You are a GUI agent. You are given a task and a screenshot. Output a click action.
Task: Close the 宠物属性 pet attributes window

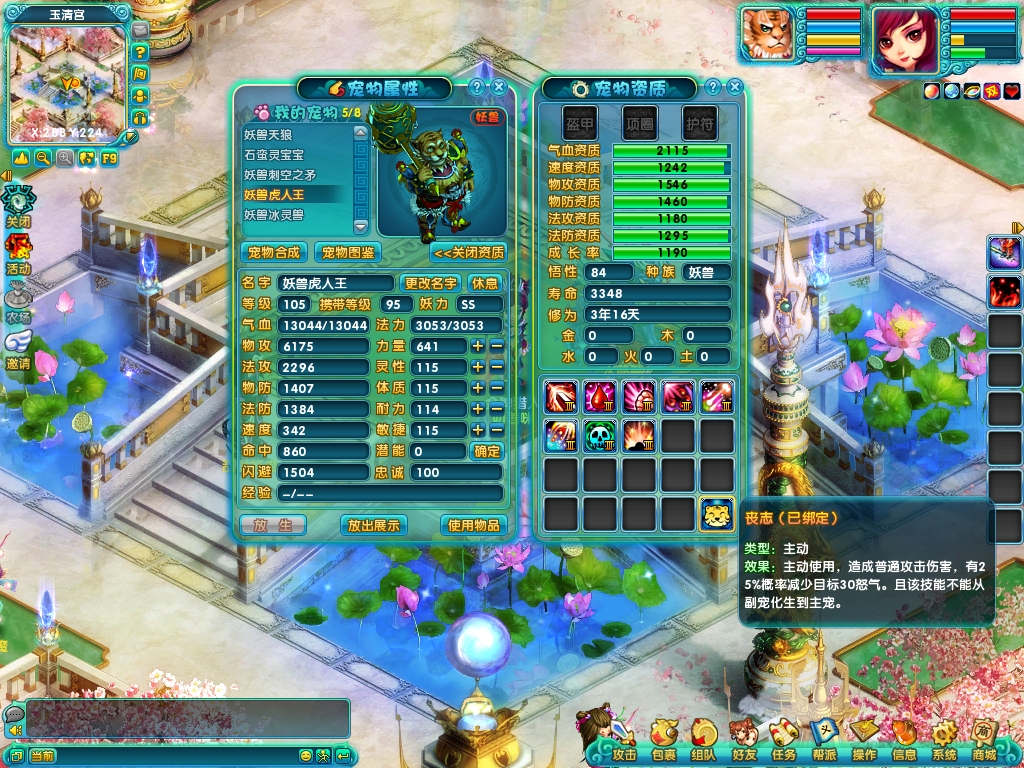tap(498, 87)
